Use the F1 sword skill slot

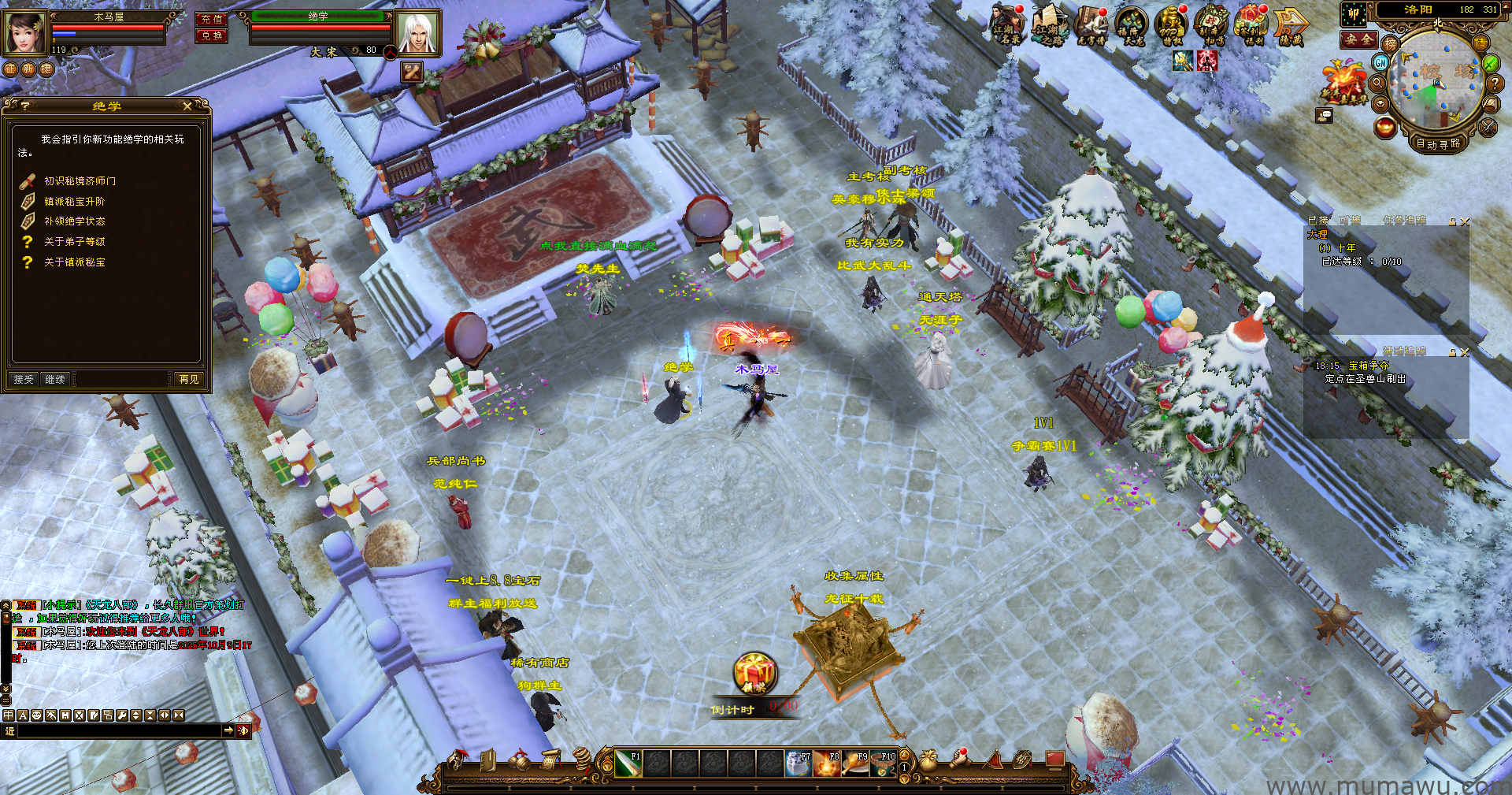pos(628,763)
